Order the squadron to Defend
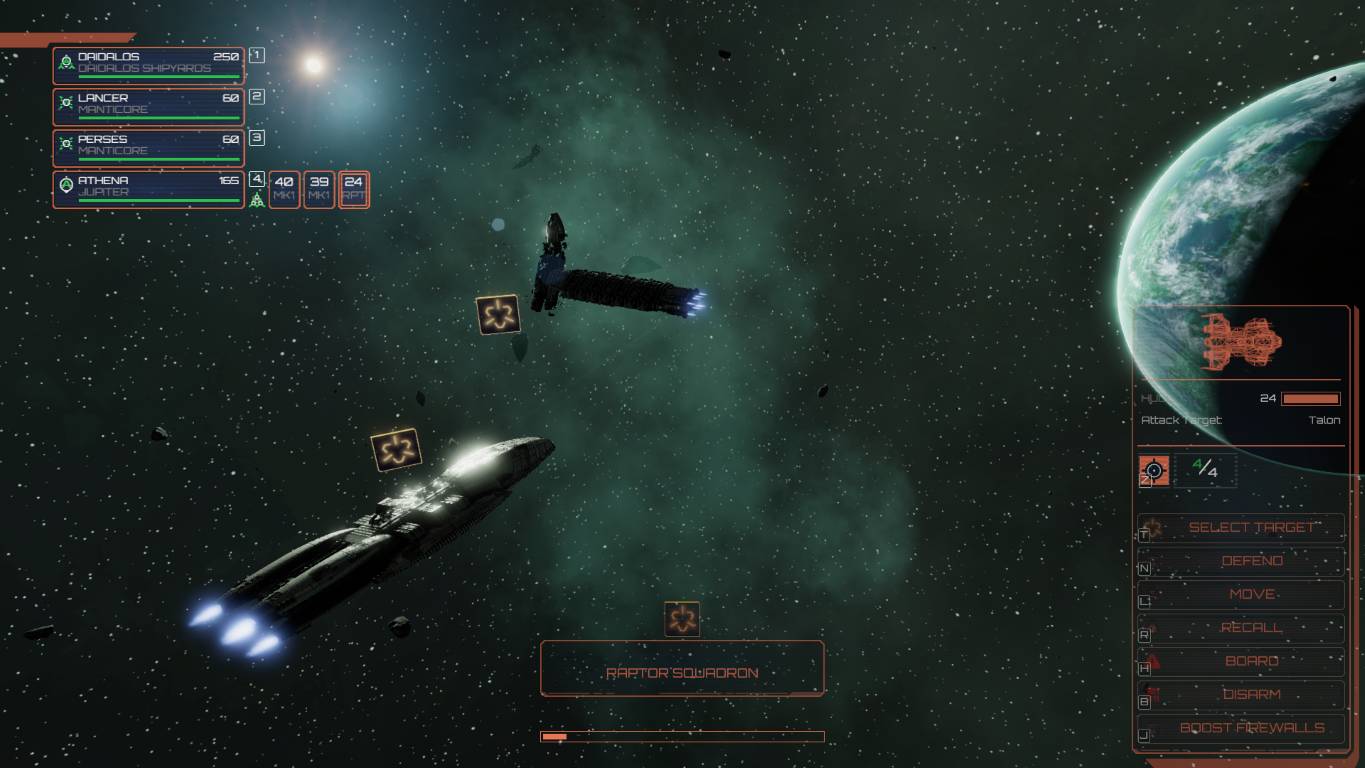This screenshot has width=1365, height=768. pos(1251,561)
